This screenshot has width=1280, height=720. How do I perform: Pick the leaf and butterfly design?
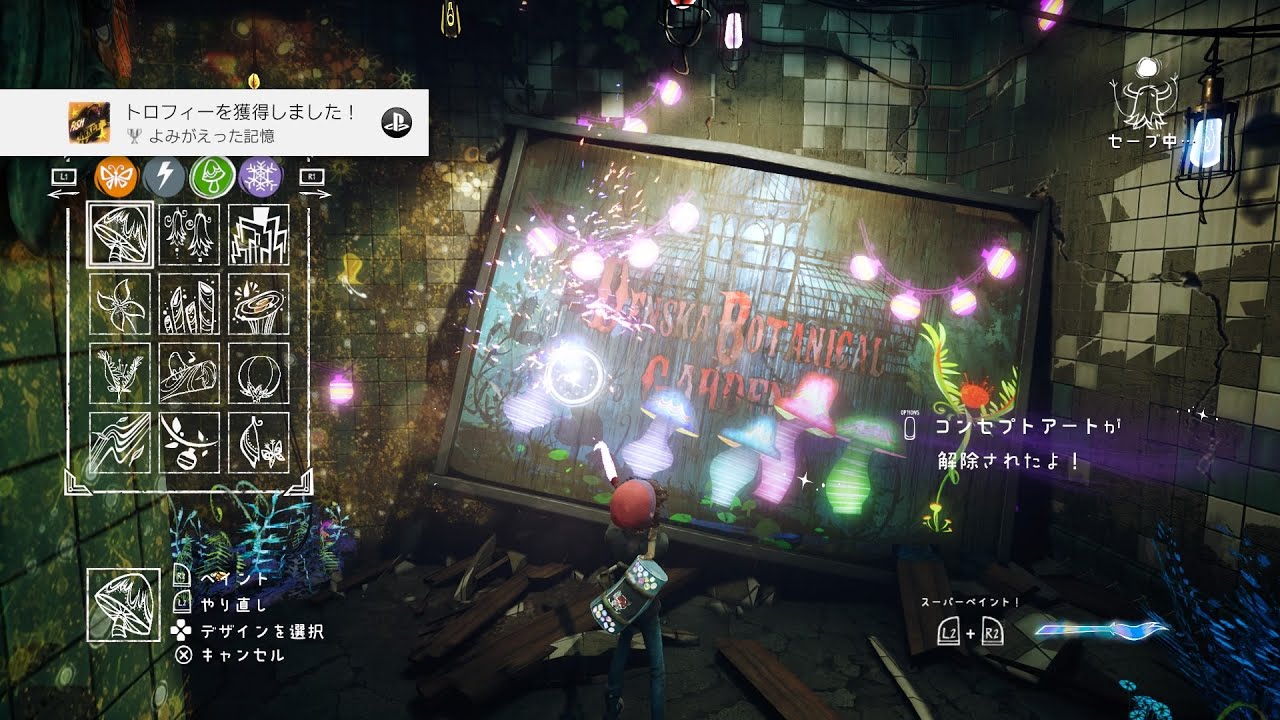pos(258,442)
